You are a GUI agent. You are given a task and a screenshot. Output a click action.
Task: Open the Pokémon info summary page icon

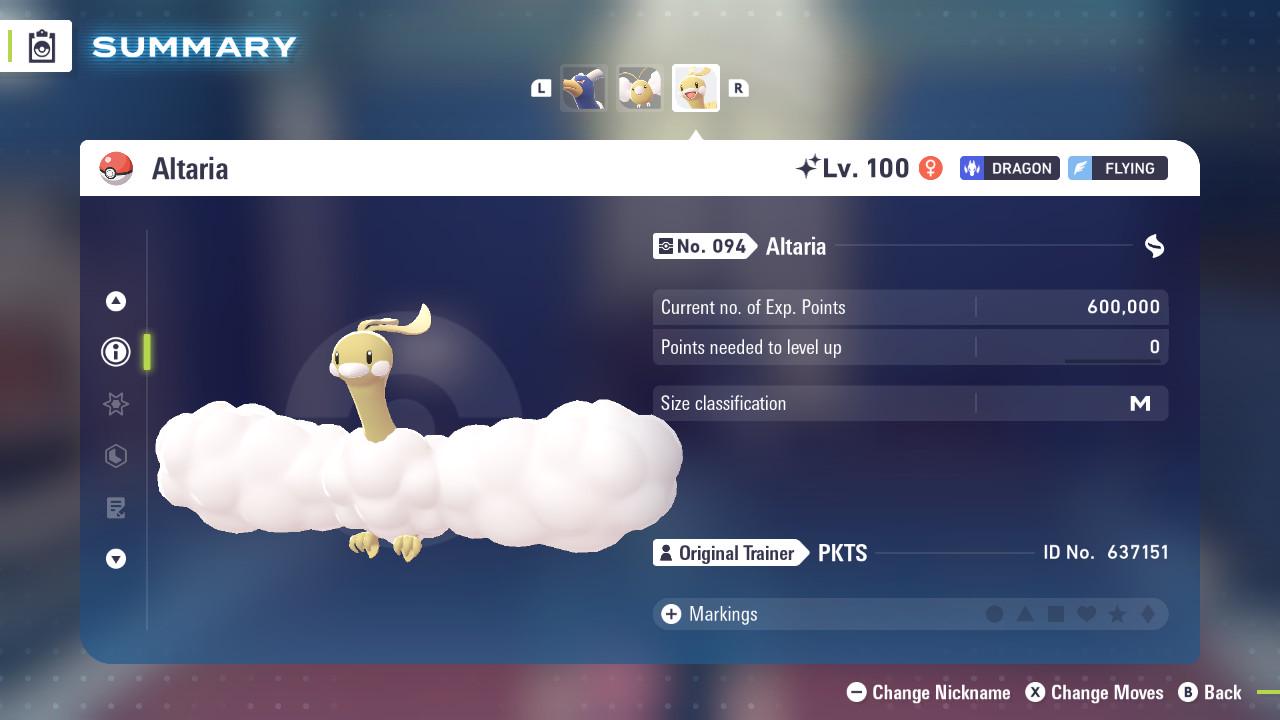pos(116,352)
